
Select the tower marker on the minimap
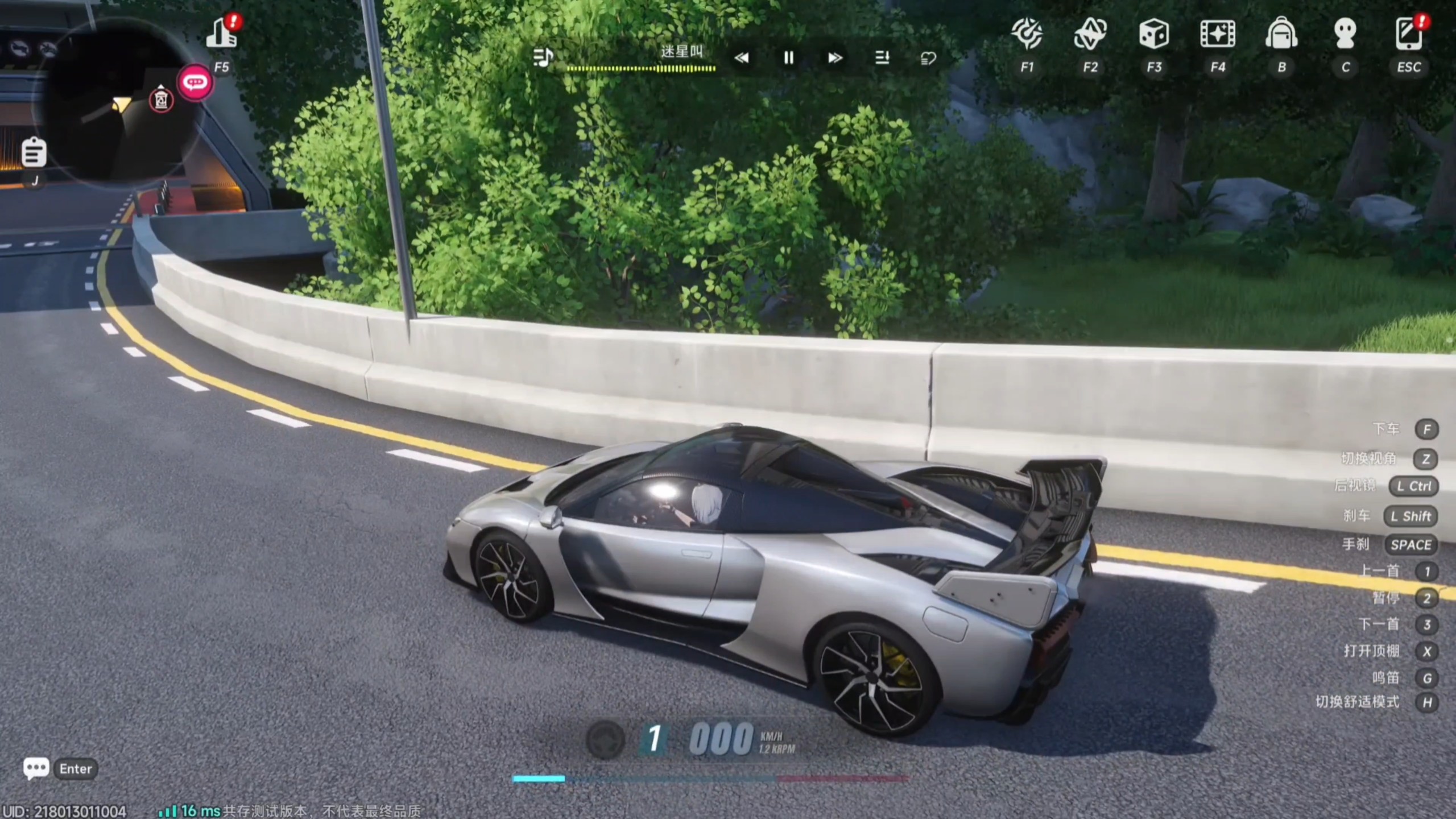click(161, 100)
